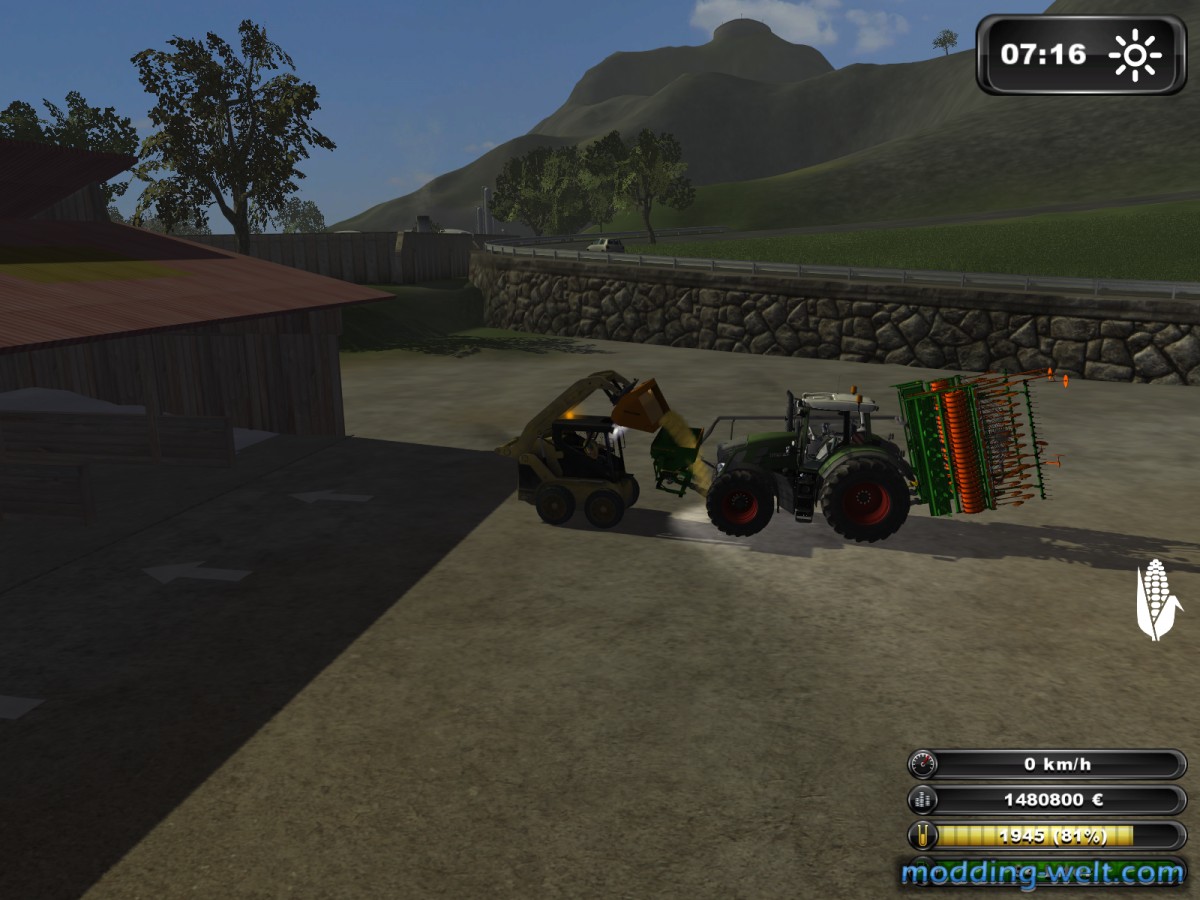
Task: Click the corn seed type icon
Action: point(1156,599)
